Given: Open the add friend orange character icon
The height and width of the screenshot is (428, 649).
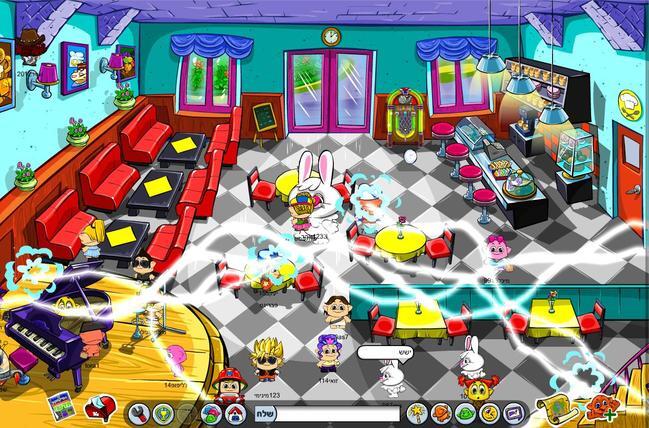Looking at the screenshot, I should [602, 408].
